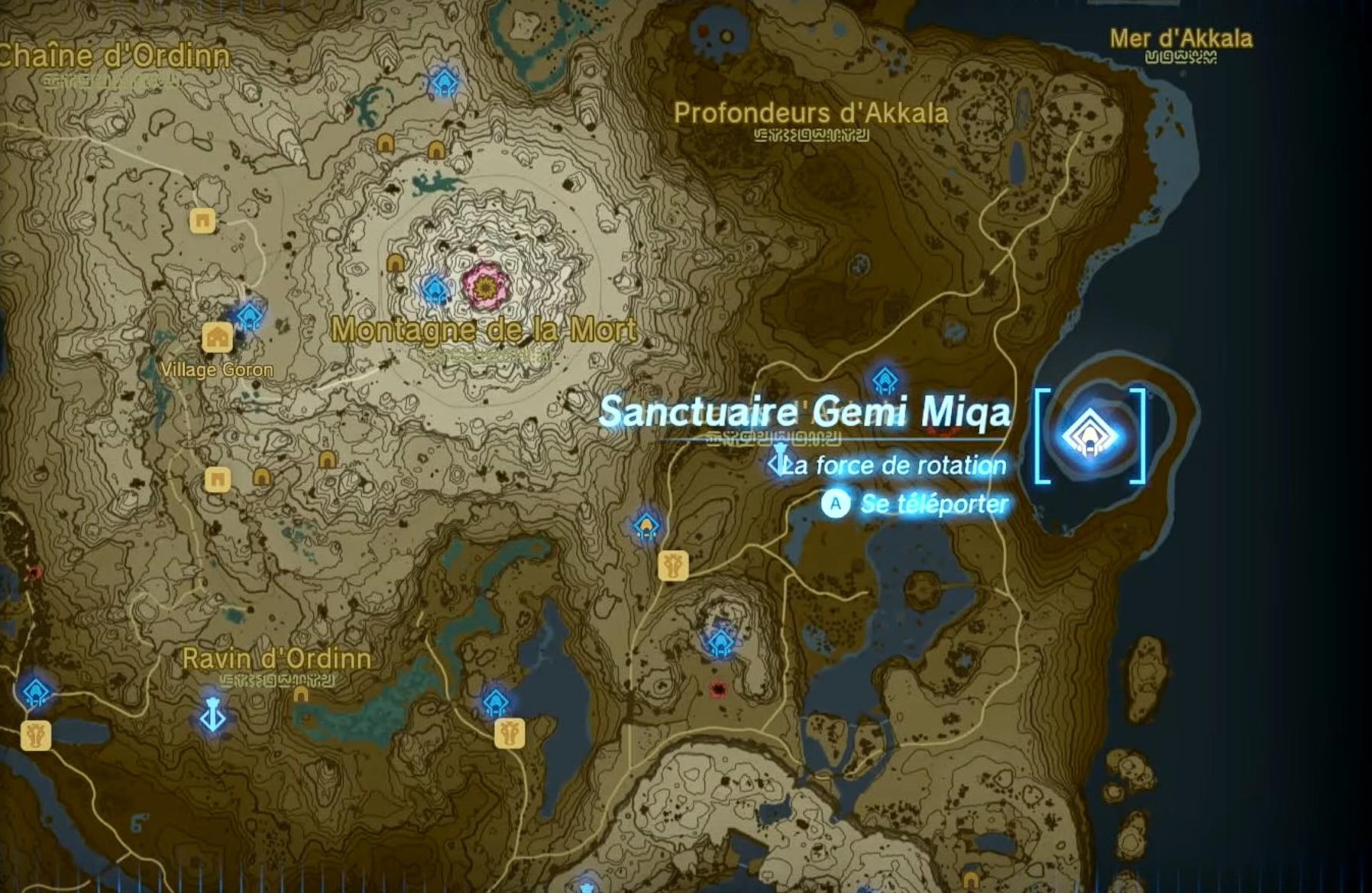Click the Profondeurs d'Akkala label
This screenshot has height=893, width=1372.
pos(810,114)
